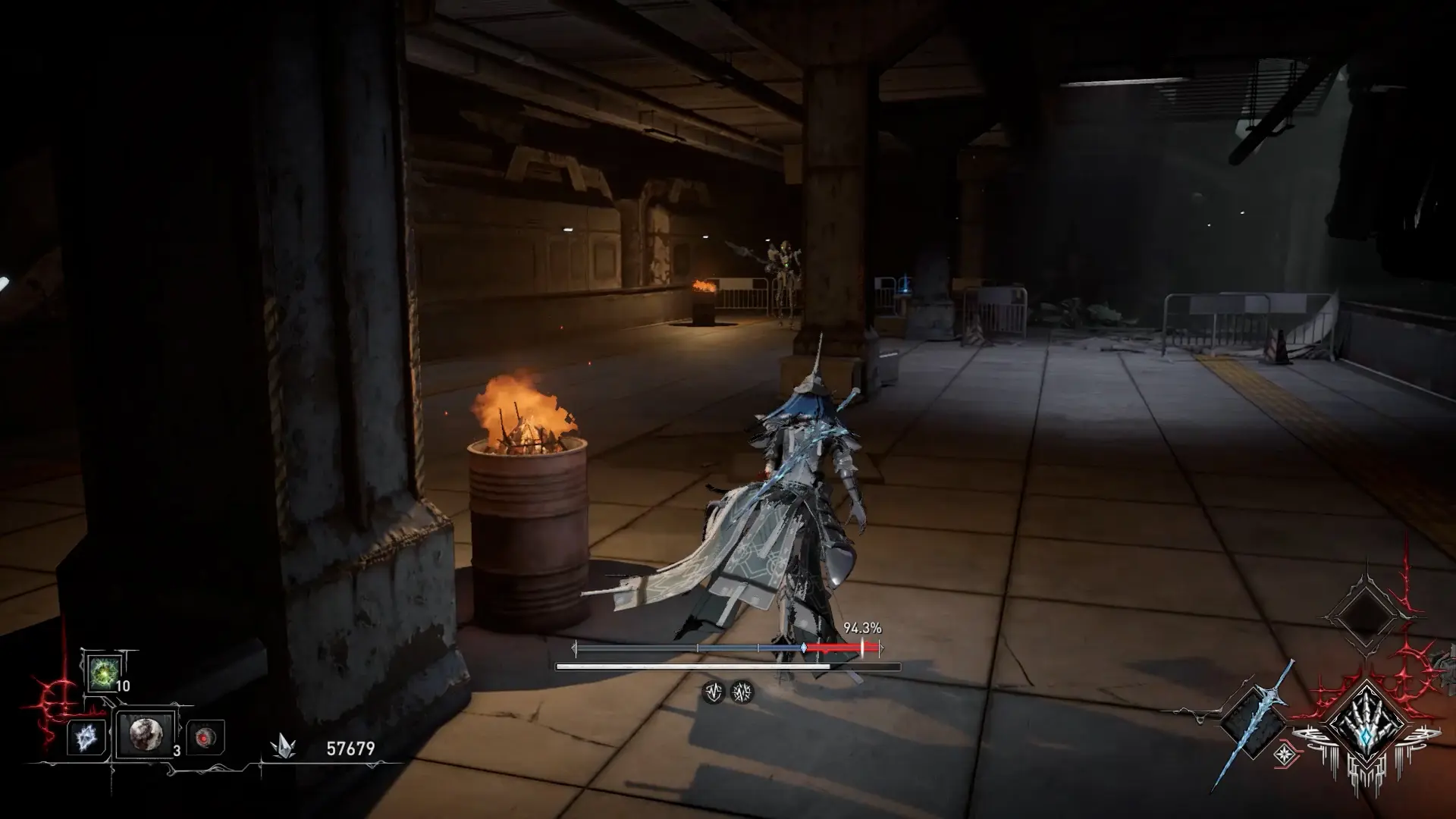The height and width of the screenshot is (819, 1456).
Task: Select the frosty crystal shard slot
Action: point(84,736)
